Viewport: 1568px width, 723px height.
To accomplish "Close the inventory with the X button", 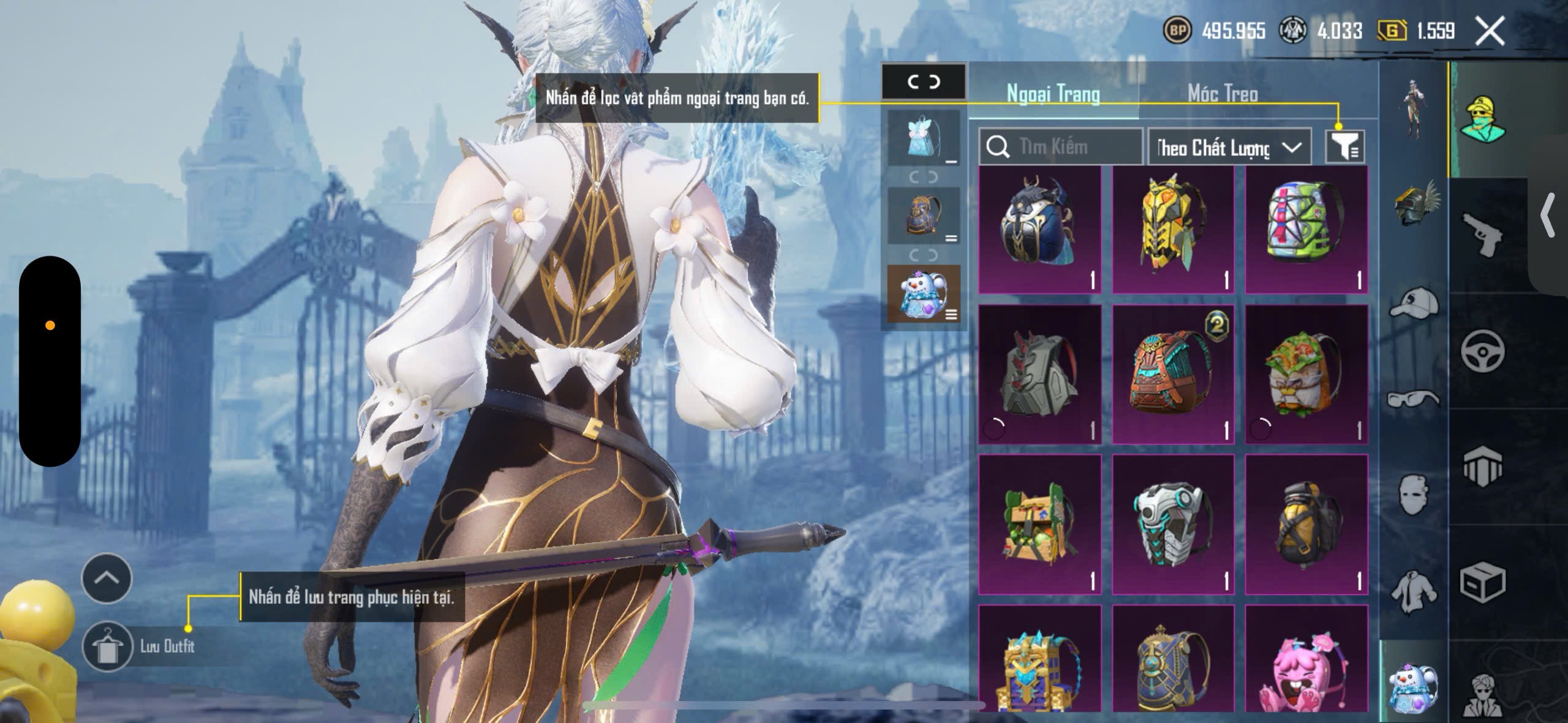I will click(1490, 31).
